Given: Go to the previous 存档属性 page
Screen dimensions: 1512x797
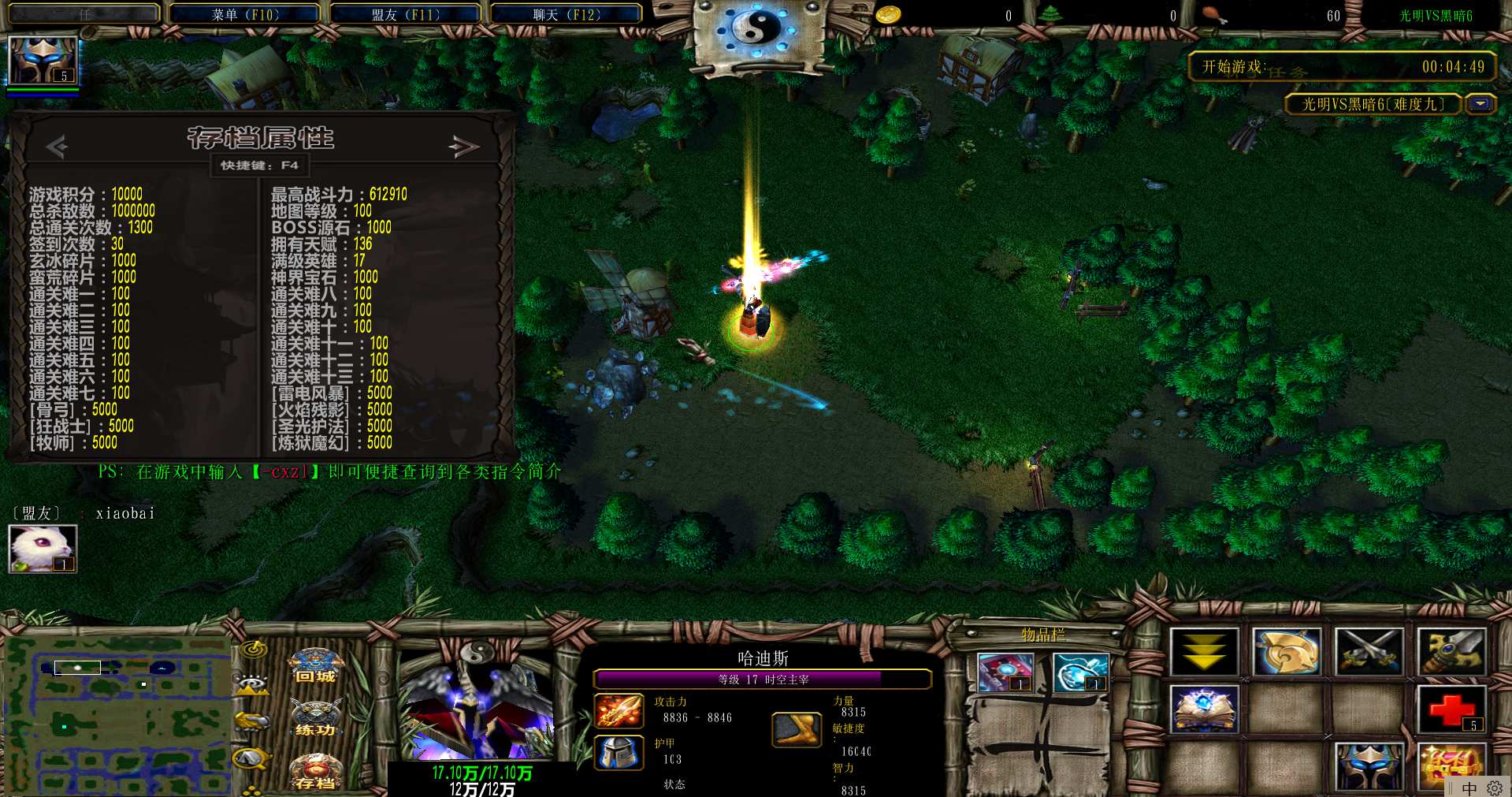Looking at the screenshot, I should pyautogui.click(x=57, y=146).
